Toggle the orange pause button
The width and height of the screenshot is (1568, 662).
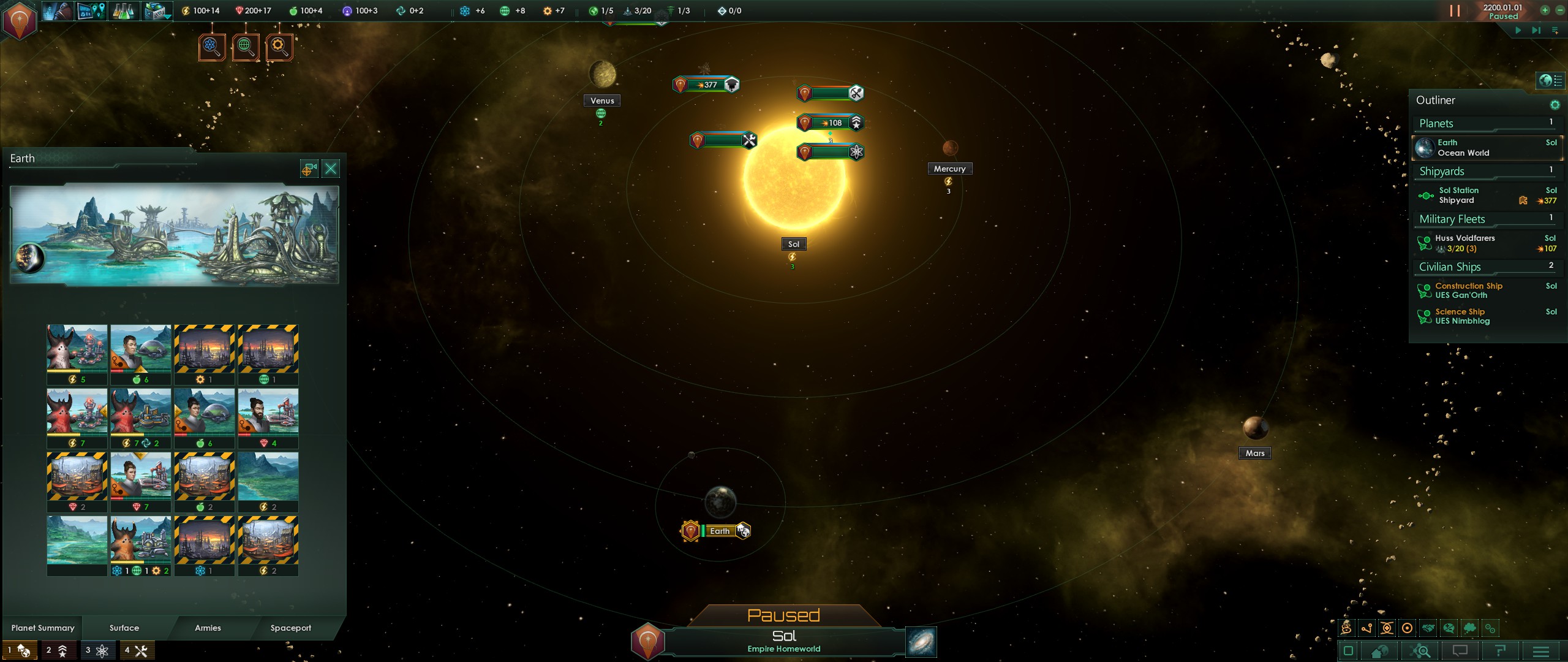click(1455, 11)
